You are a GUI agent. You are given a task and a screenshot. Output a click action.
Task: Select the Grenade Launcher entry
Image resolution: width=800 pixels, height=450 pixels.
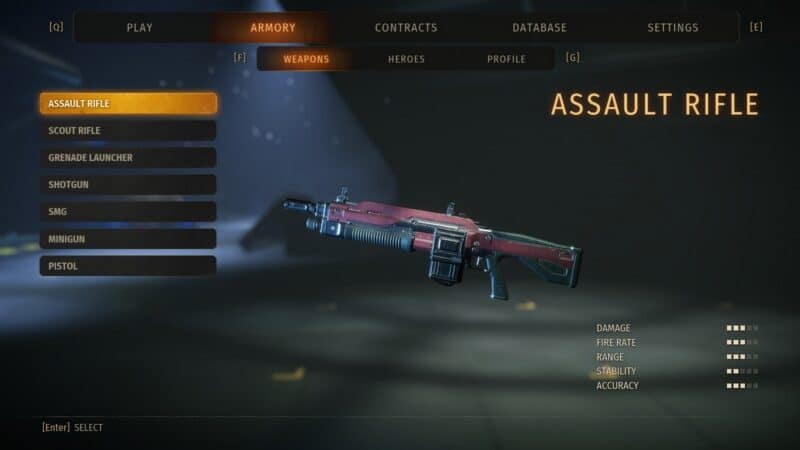pos(128,158)
